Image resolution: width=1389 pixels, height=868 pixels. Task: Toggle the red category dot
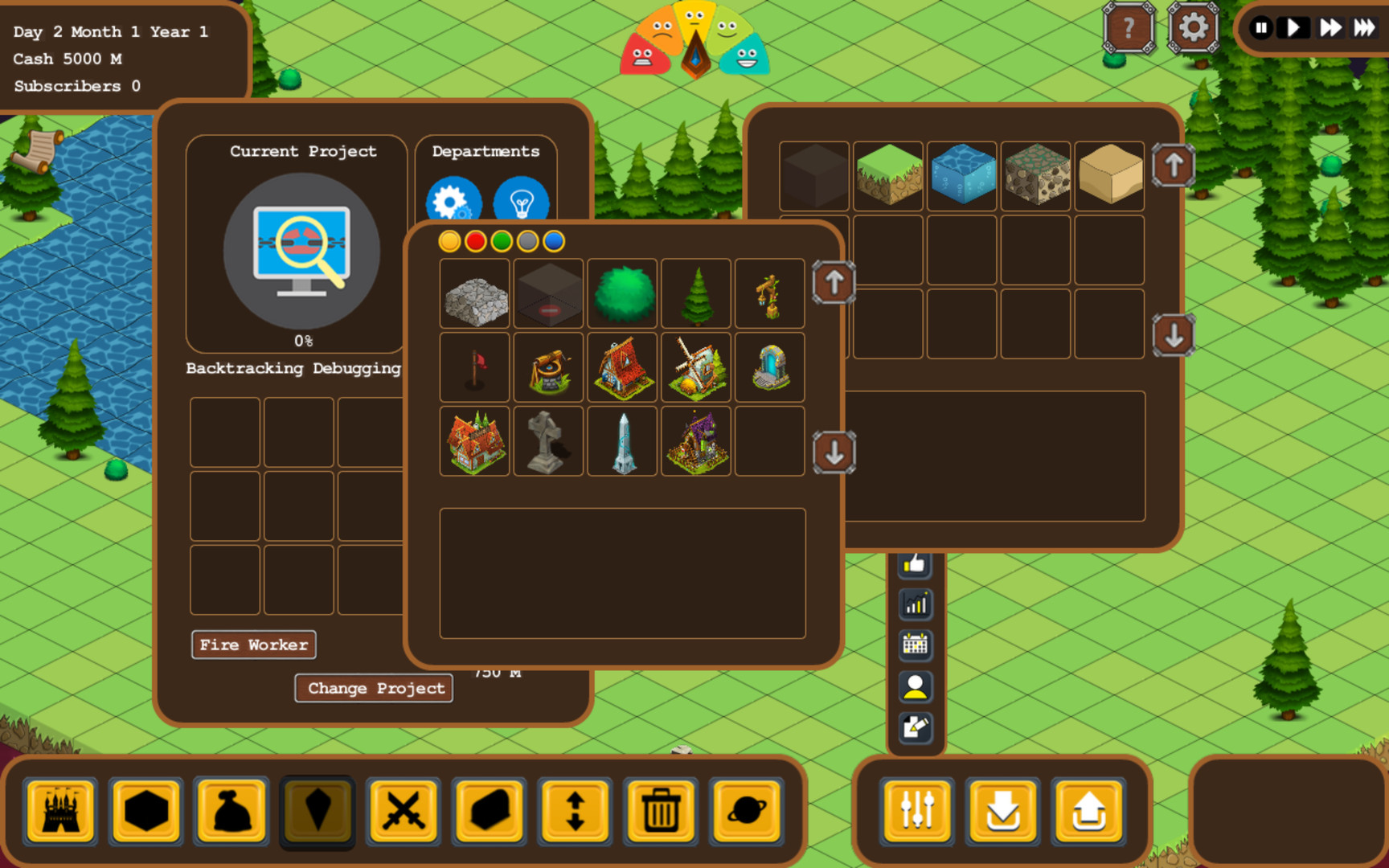point(475,240)
